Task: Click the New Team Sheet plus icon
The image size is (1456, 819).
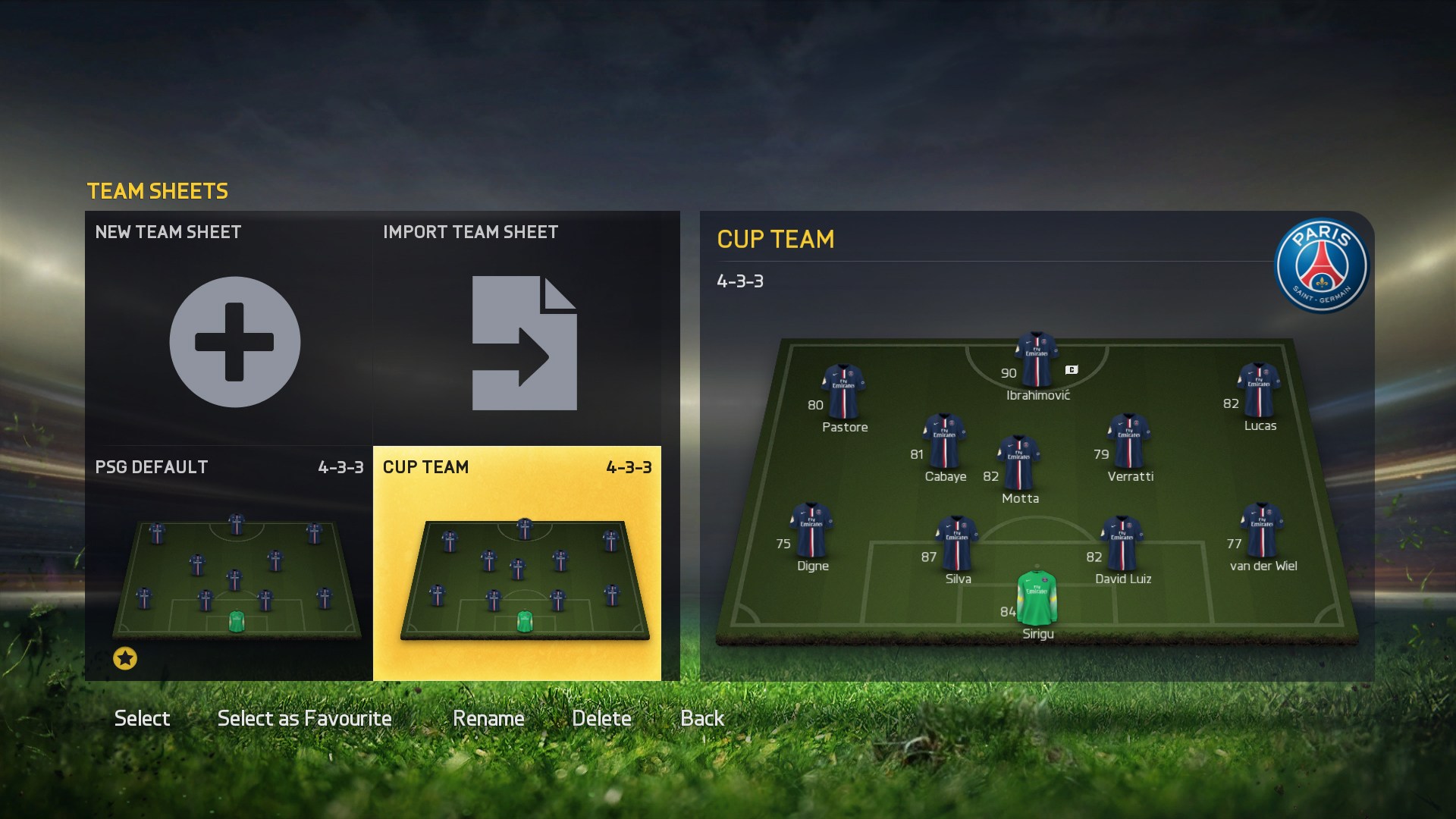Action: click(x=234, y=342)
